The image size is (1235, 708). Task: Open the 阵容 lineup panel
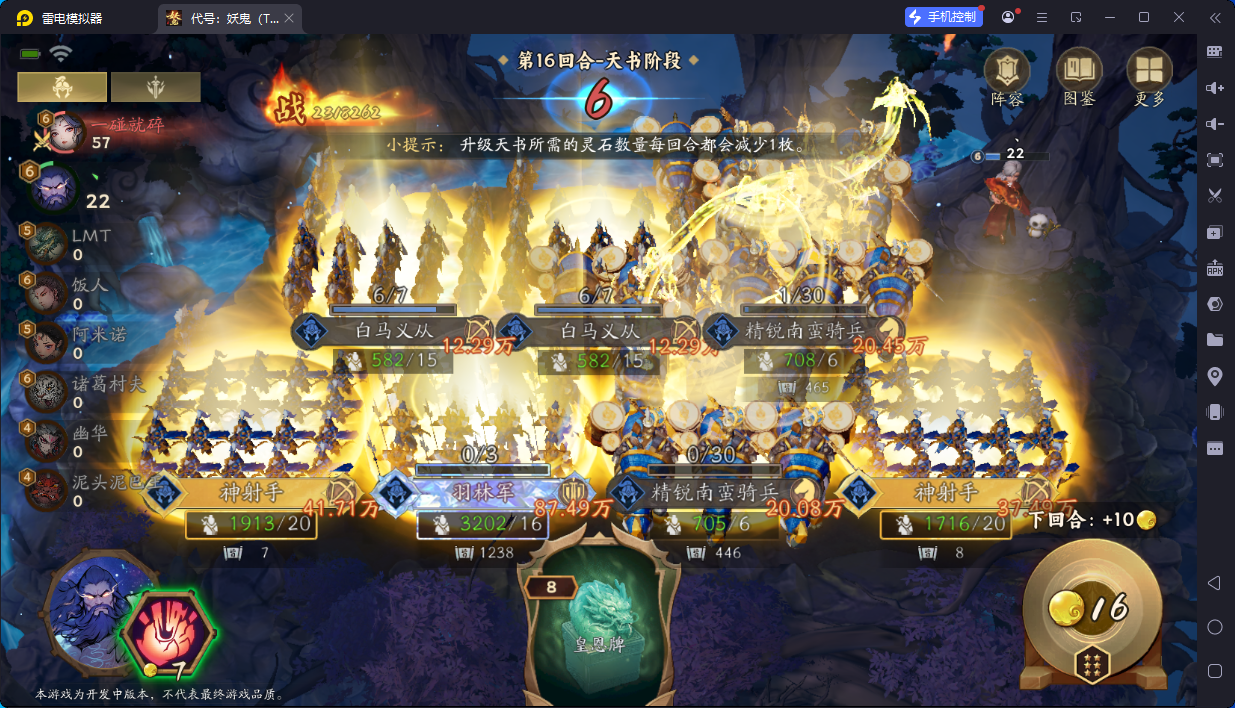pos(1007,75)
